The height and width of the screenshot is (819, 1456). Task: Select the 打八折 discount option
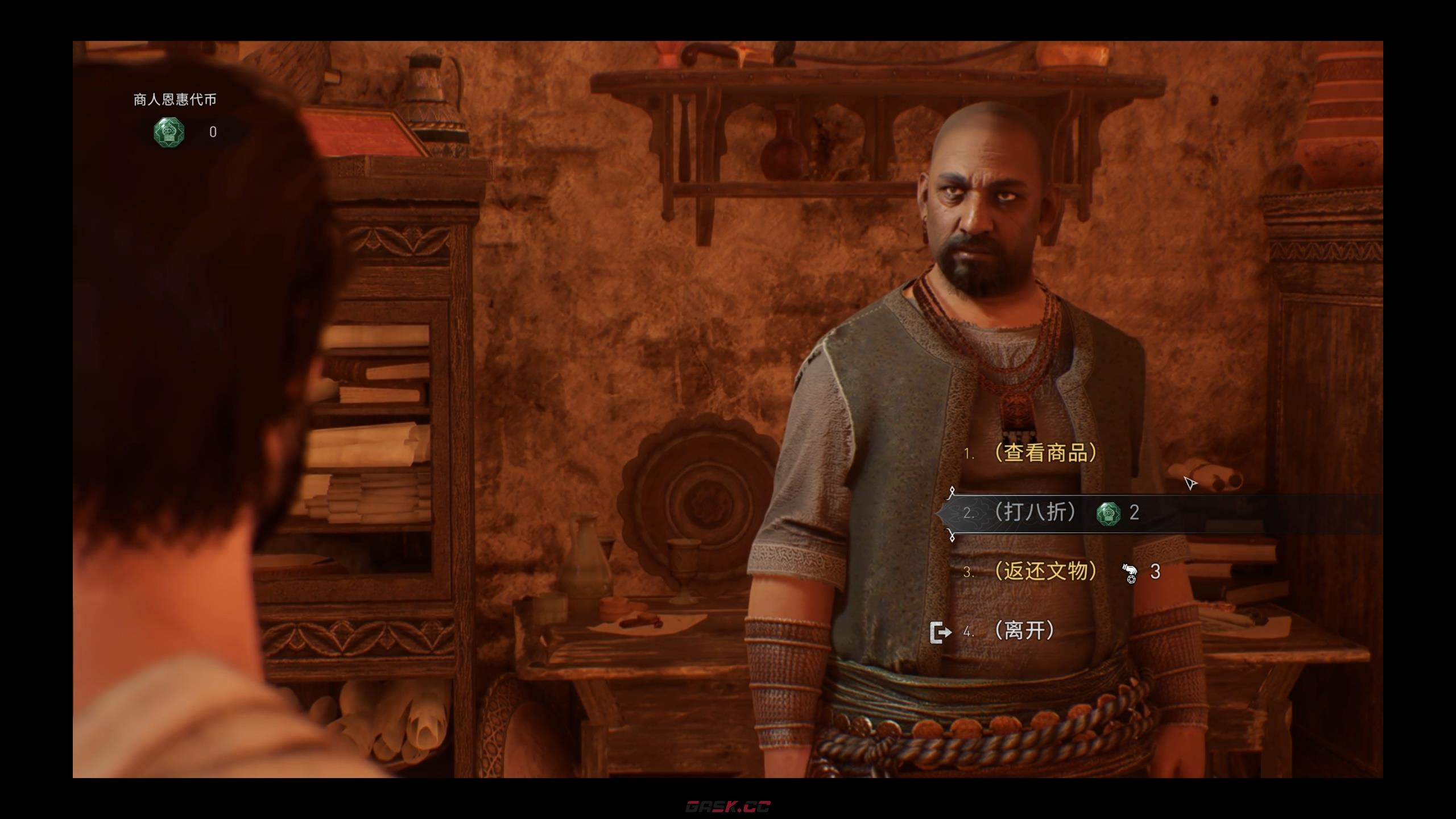[x=1035, y=512]
